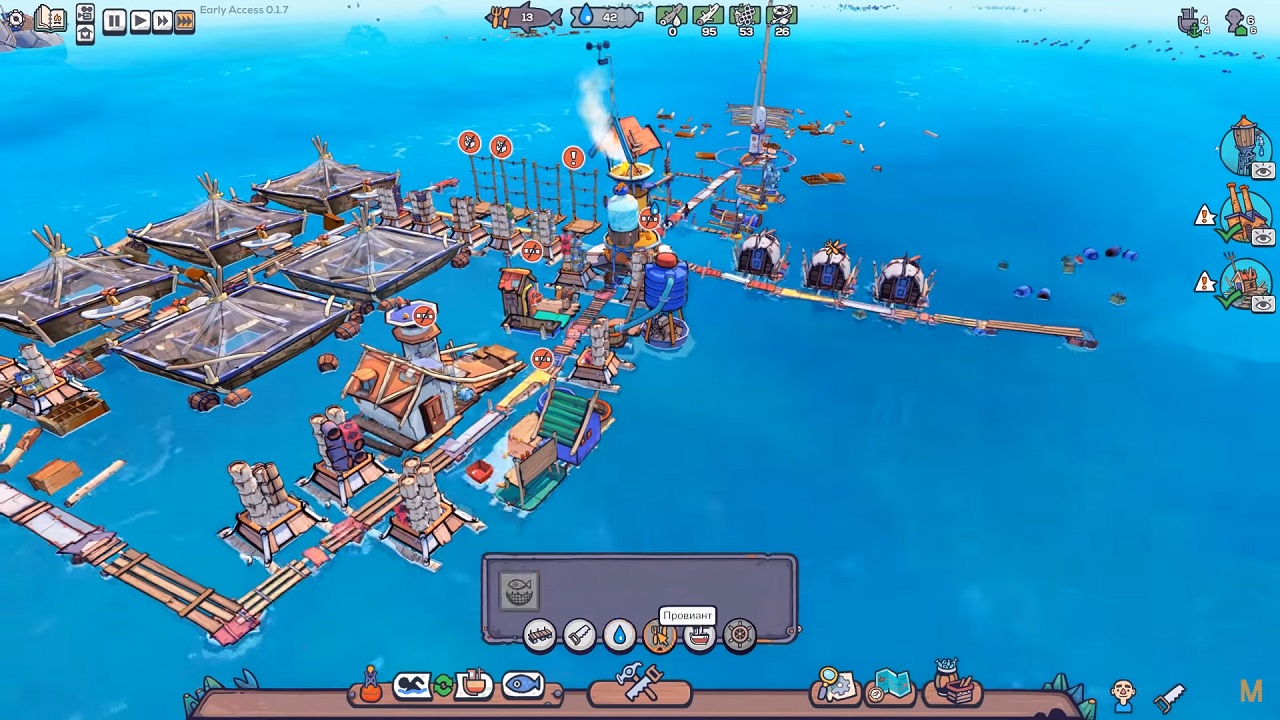Open the recipe journal book
This screenshot has width=1280, height=720.
click(x=49, y=19)
